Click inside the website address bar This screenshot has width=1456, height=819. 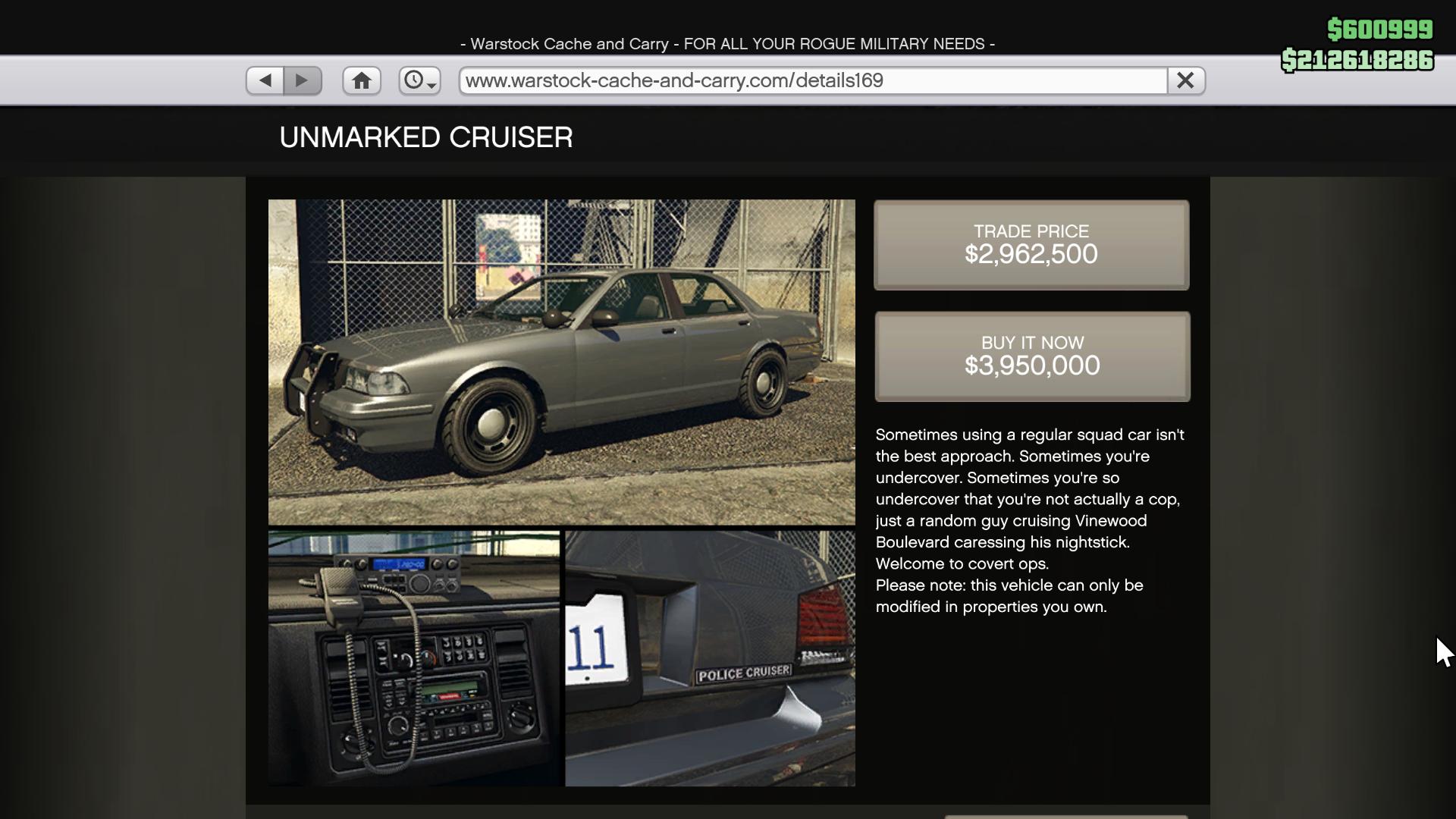(x=810, y=80)
